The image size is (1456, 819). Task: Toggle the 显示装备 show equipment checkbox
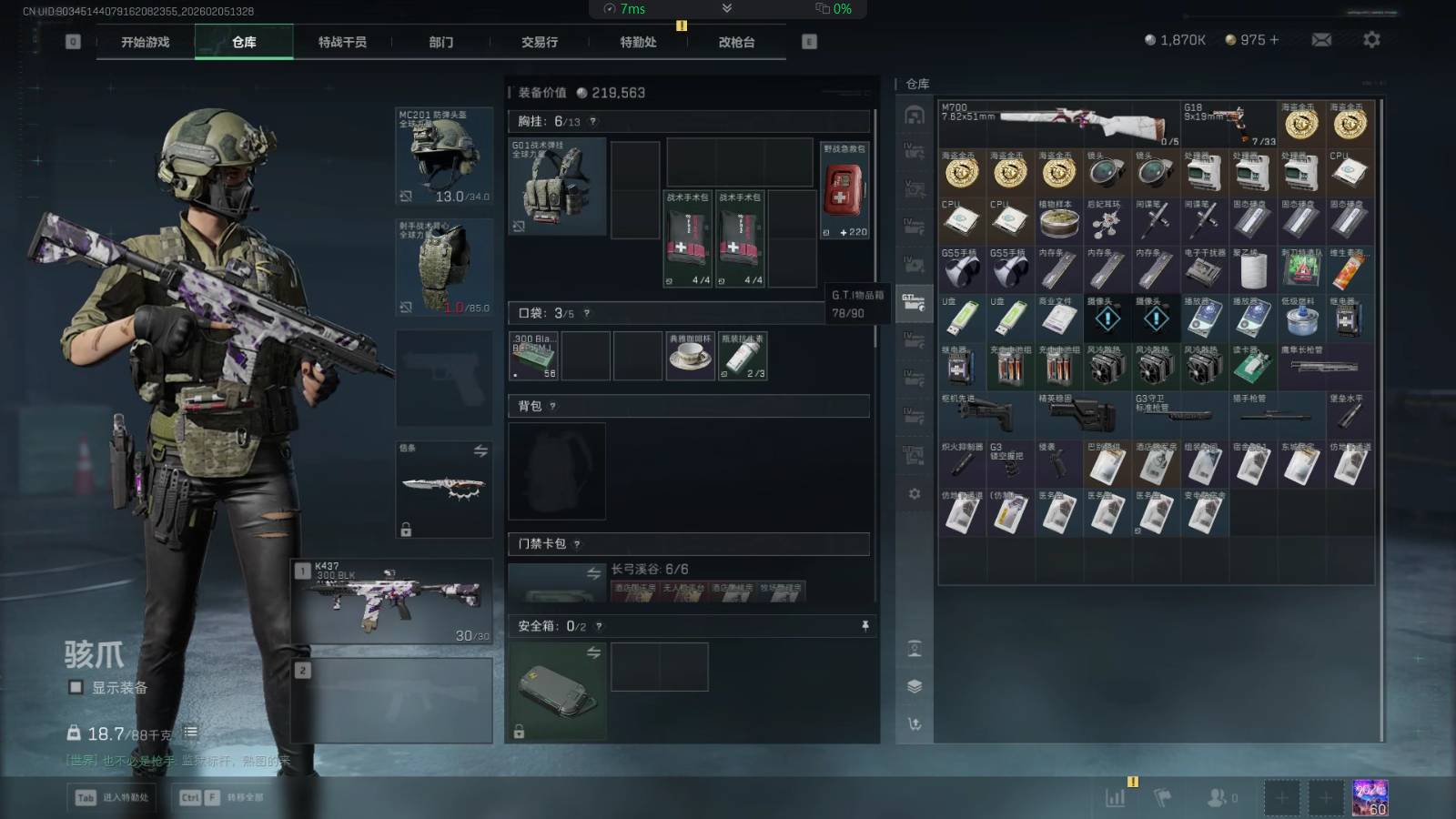click(x=76, y=688)
